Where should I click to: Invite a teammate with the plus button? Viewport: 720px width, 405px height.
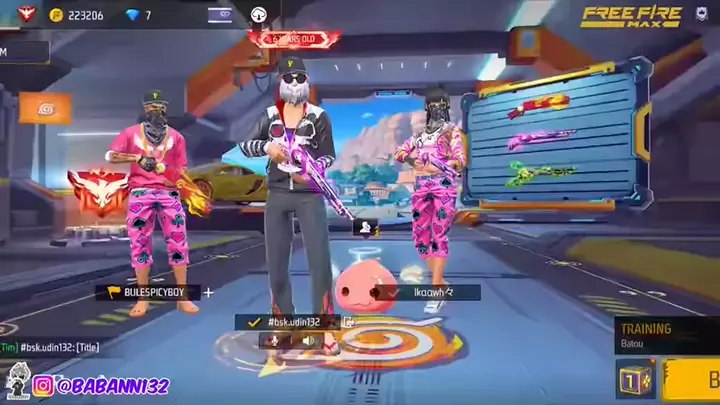coord(208,293)
